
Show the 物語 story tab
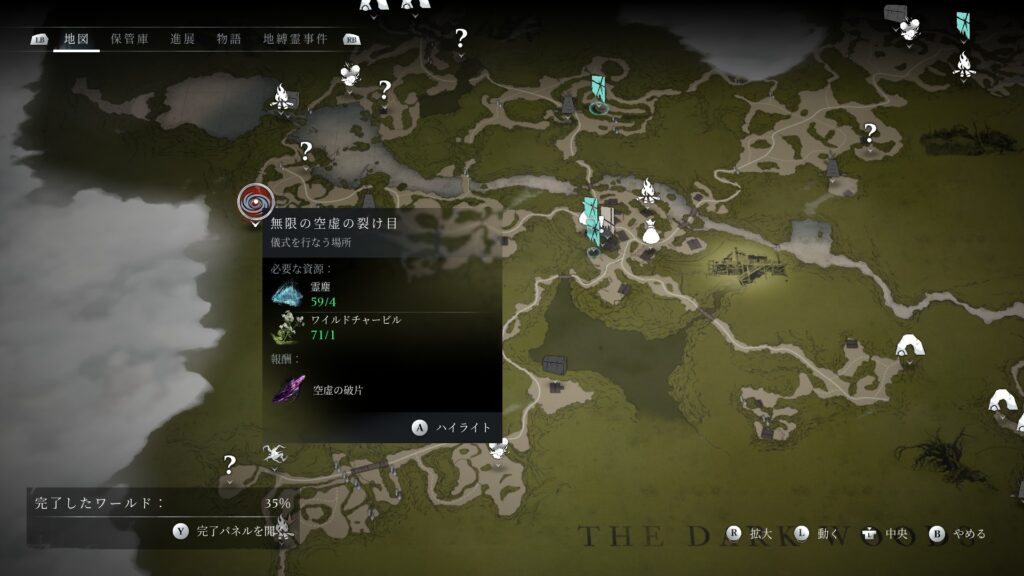coord(229,39)
